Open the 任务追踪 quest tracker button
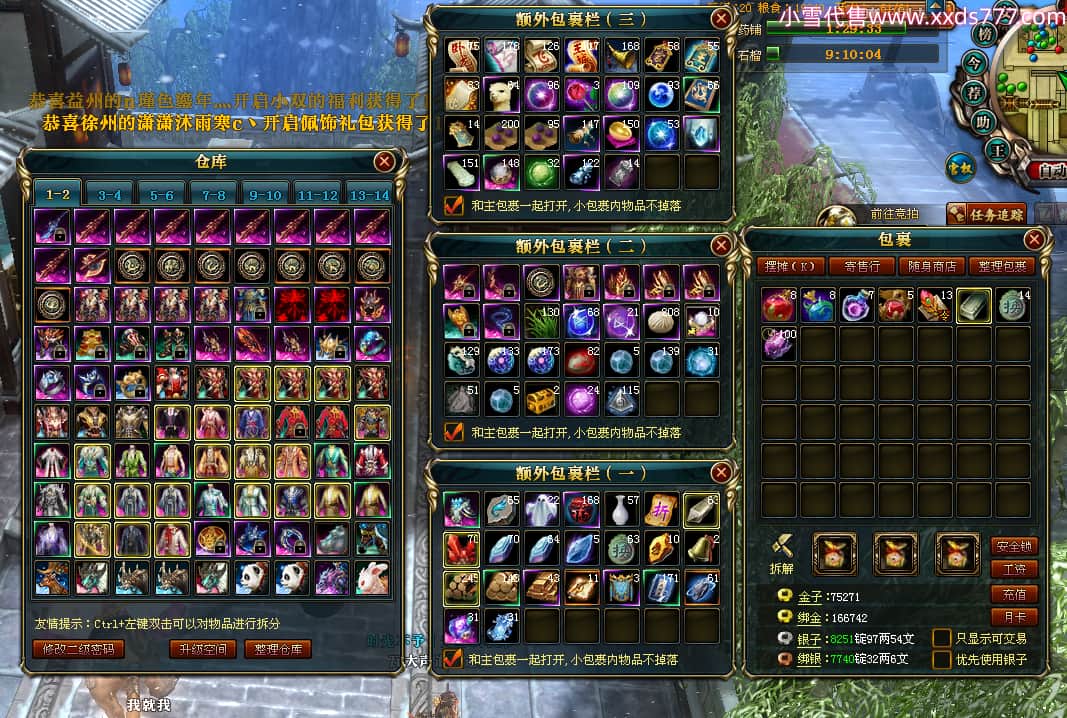This screenshot has height=718, width=1067. click(985, 213)
